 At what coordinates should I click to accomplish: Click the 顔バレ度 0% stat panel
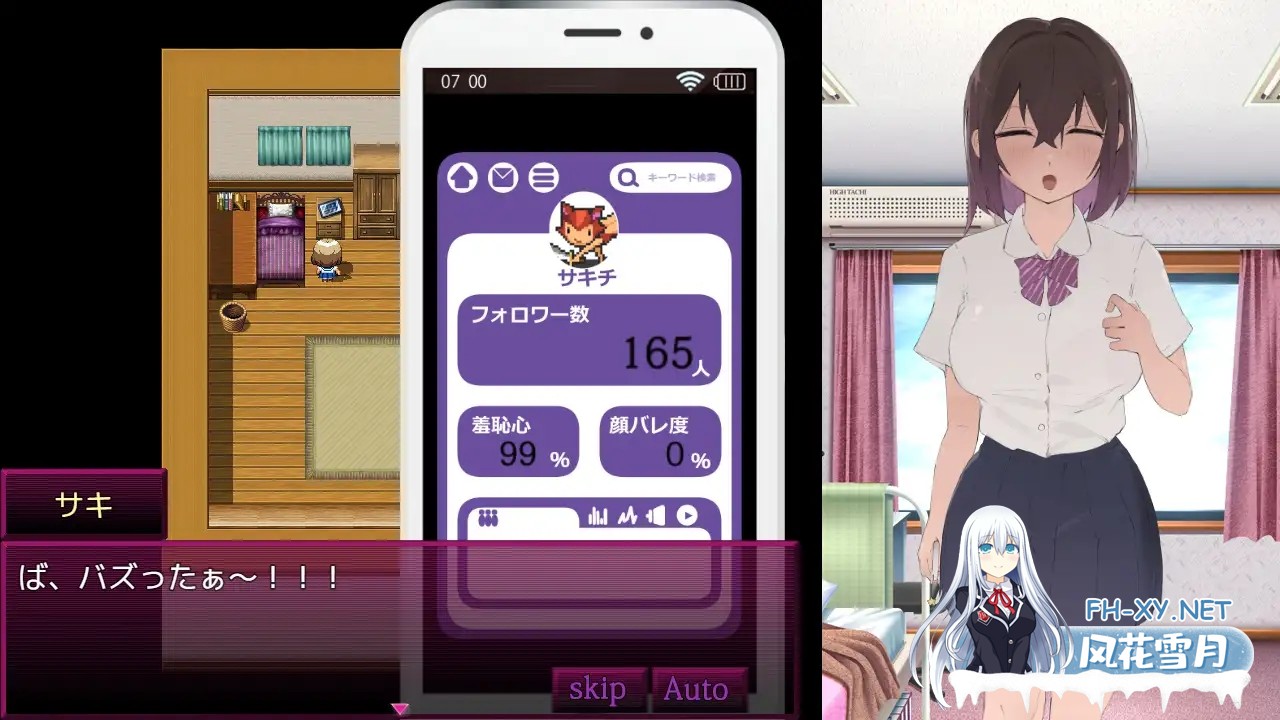660,441
